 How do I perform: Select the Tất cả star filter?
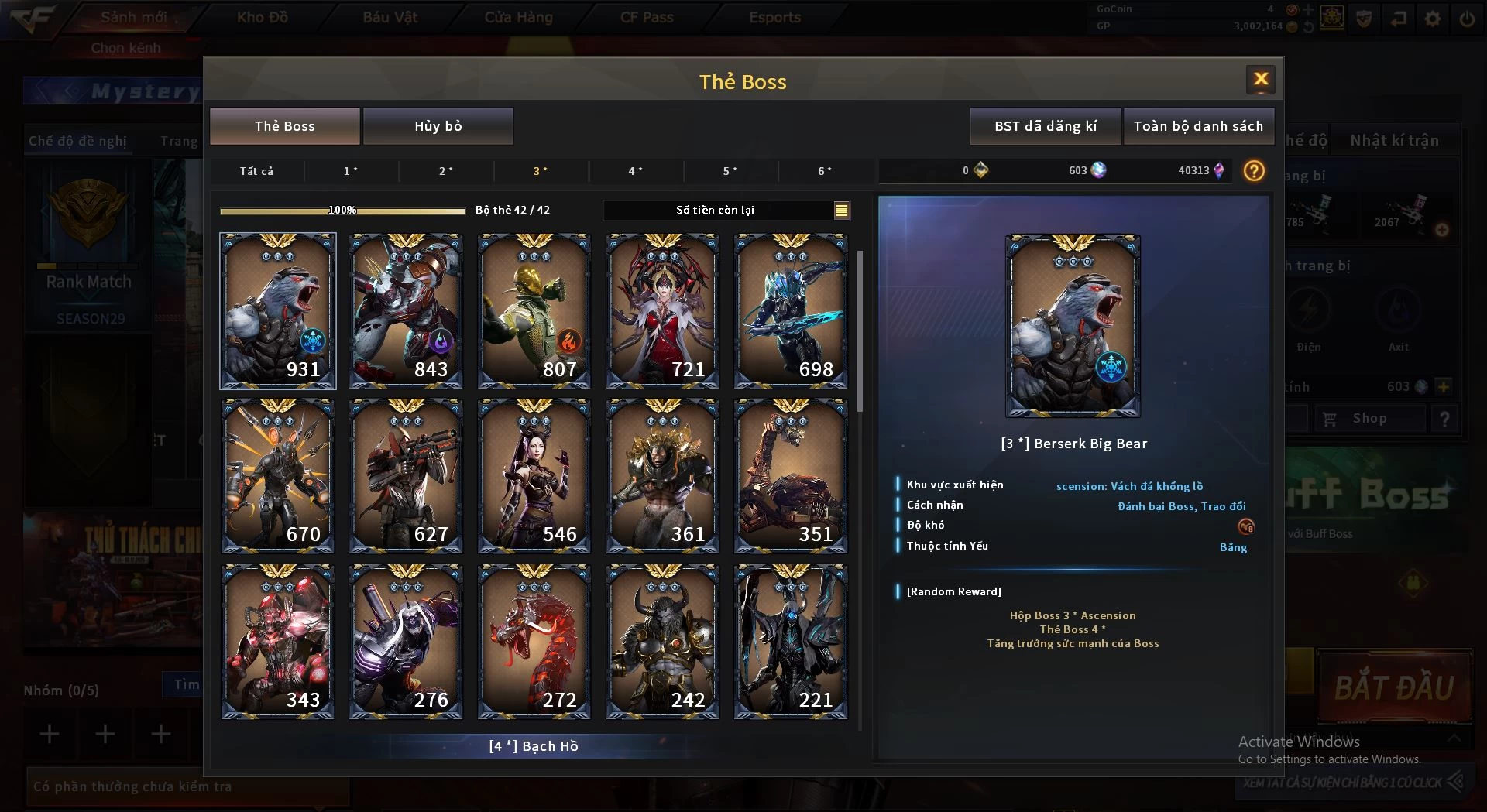[256, 171]
